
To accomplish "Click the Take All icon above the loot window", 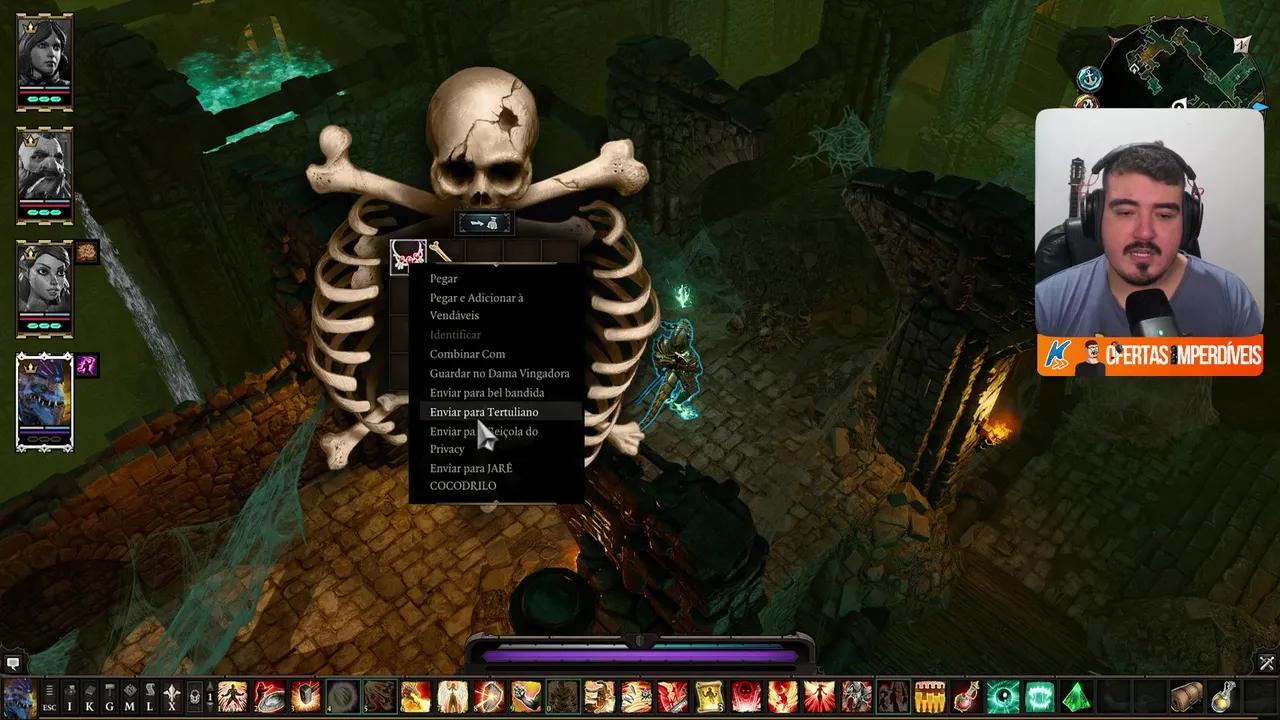I will pyautogui.click(x=485, y=222).
